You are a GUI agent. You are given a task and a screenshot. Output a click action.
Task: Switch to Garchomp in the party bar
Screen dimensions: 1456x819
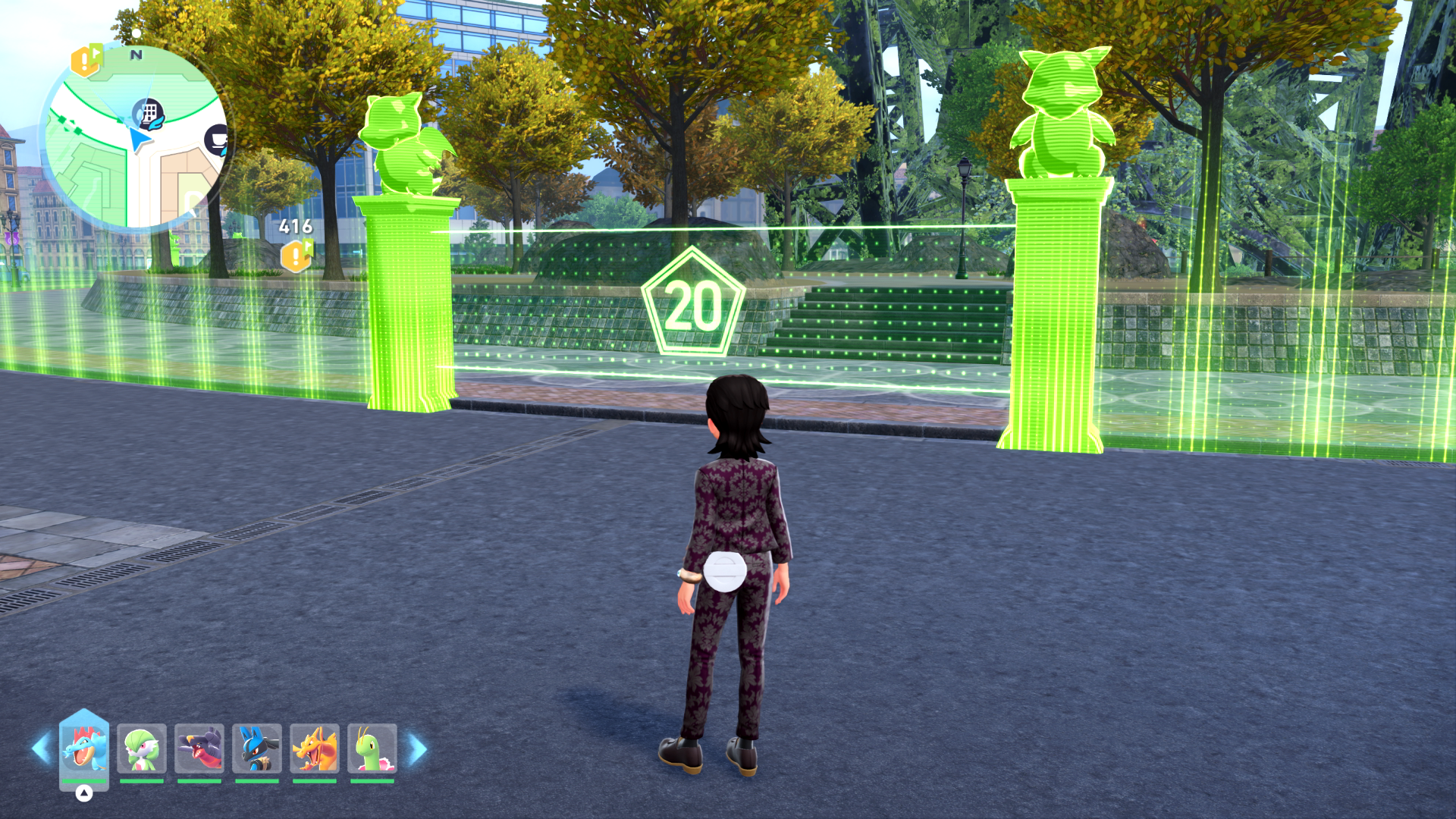(199, 748)
